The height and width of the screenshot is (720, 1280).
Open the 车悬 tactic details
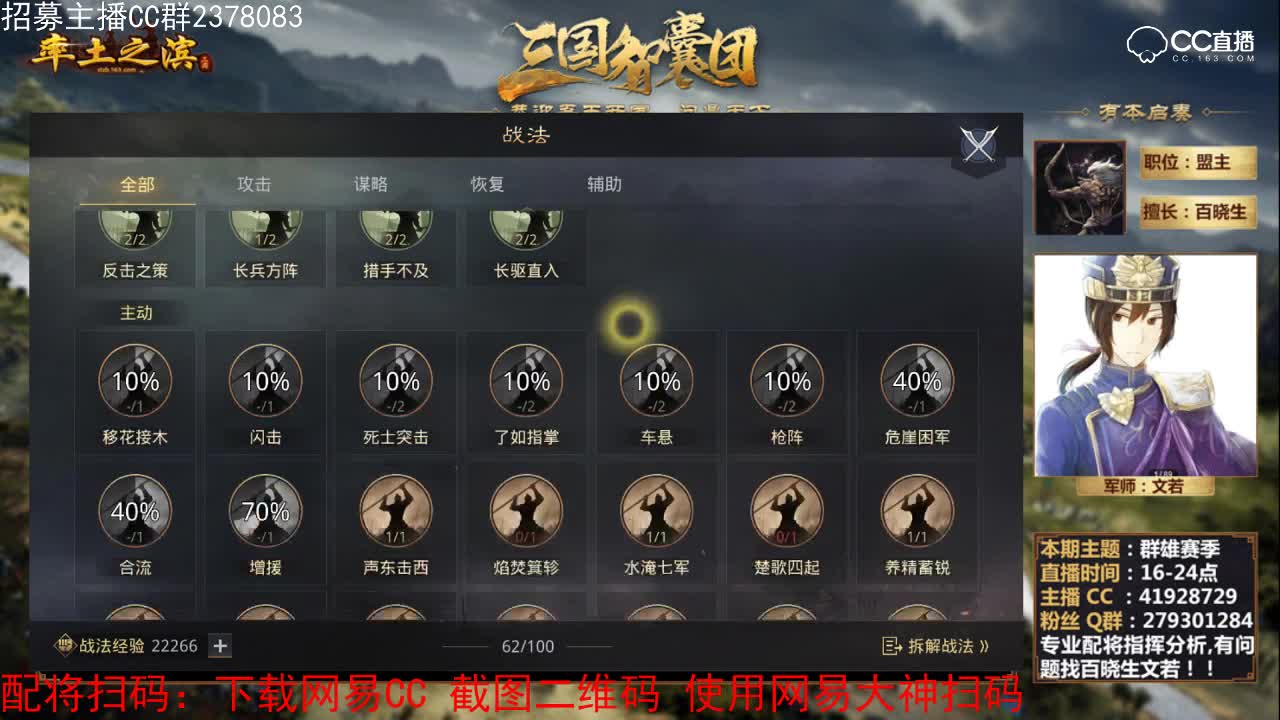pyautogui.click(x=657, y=381)
